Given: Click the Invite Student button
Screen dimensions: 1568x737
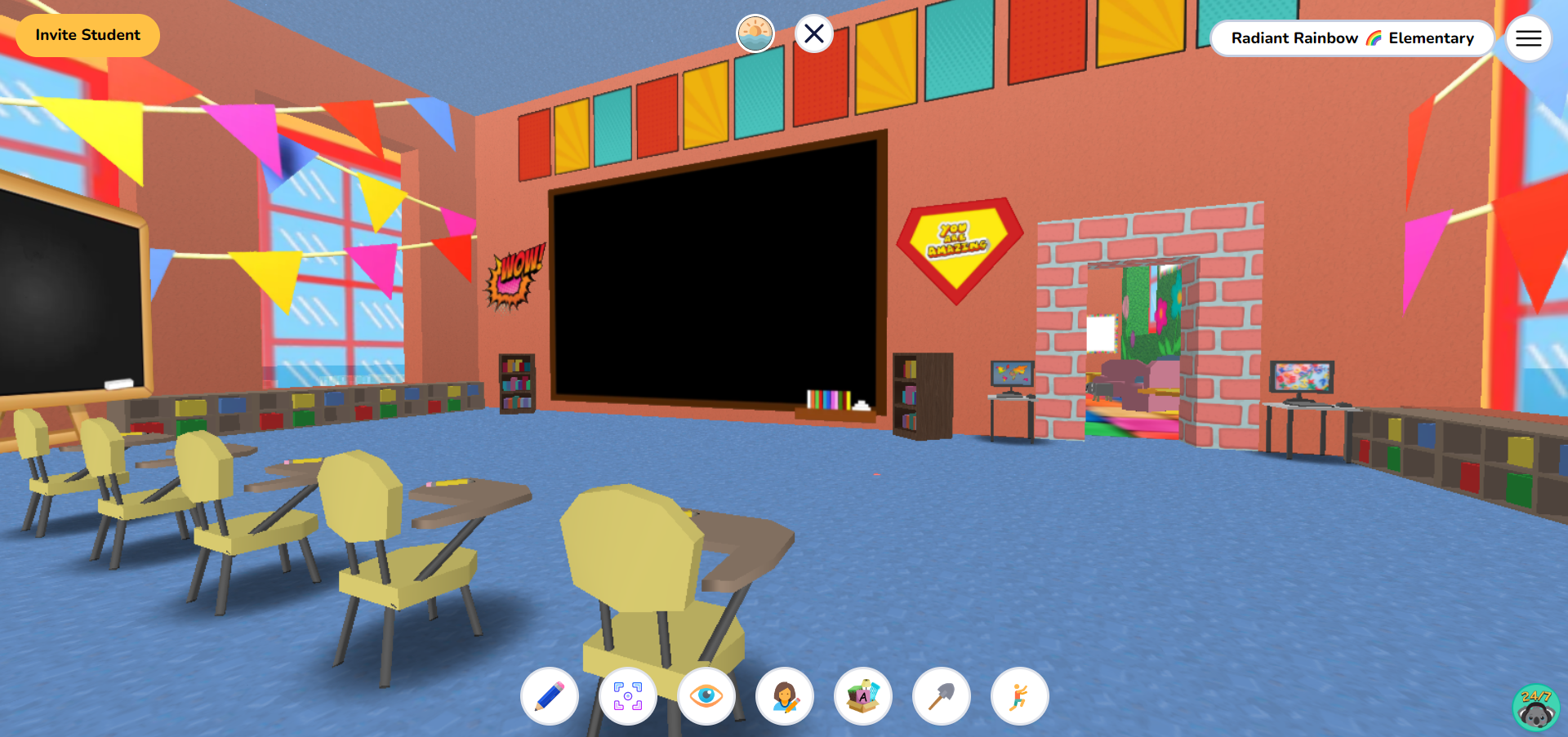Looking at the screenshot, I should coord(87,35).
